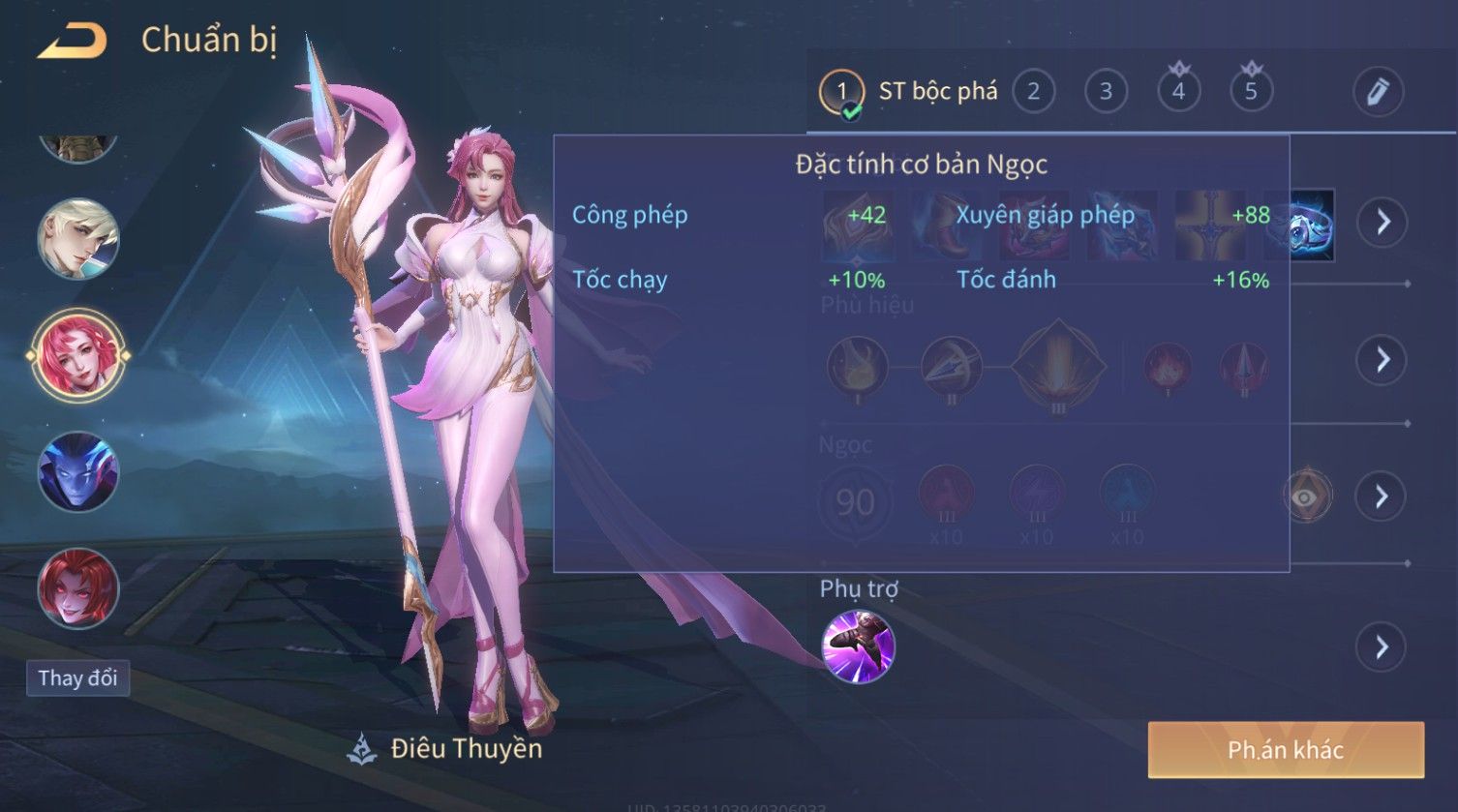Click the Thay đổi button
Image resolution: width=1458 pixels, height=812 pixels.
pos(77,677)
